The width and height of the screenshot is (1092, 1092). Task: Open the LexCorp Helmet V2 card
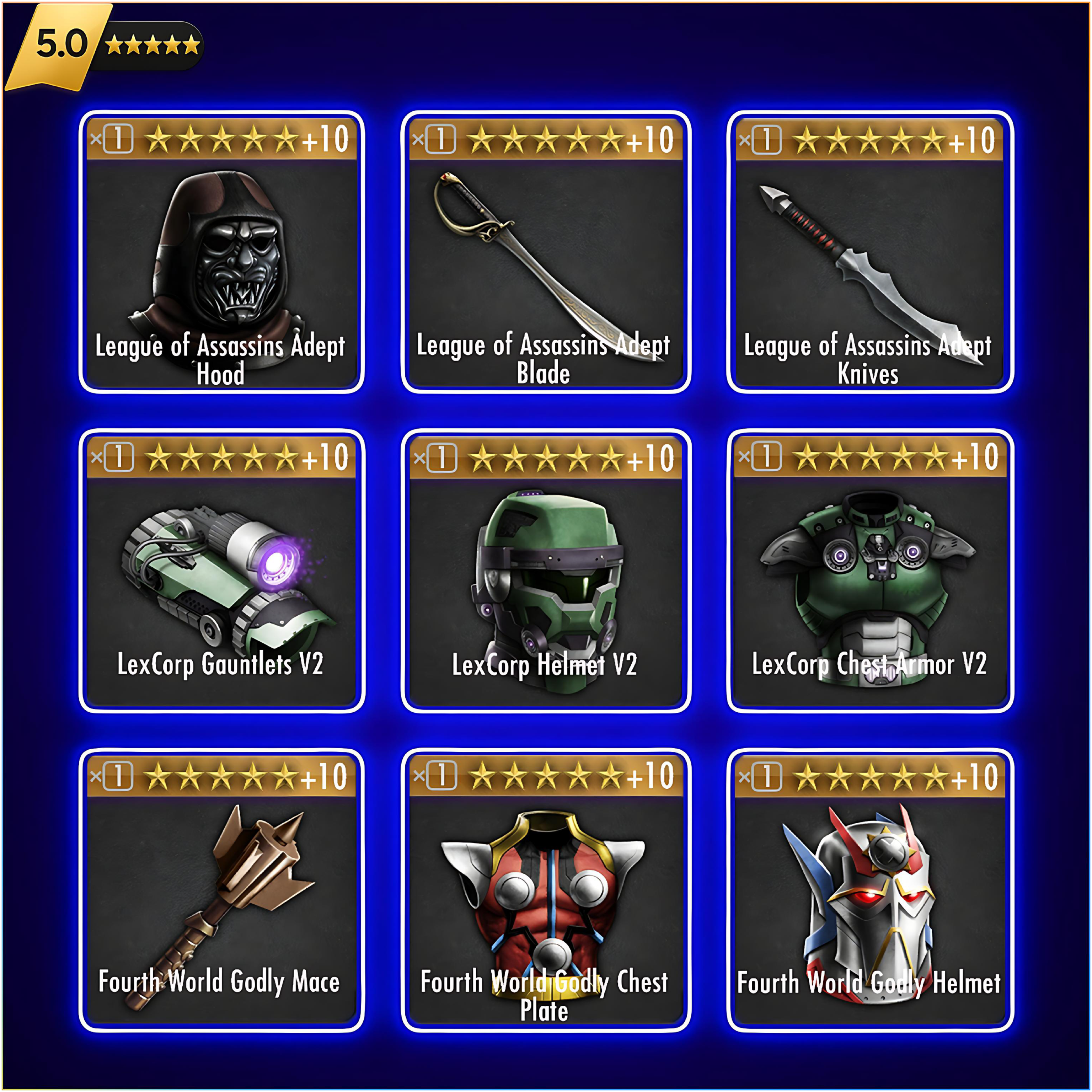(x=545, y=571)
